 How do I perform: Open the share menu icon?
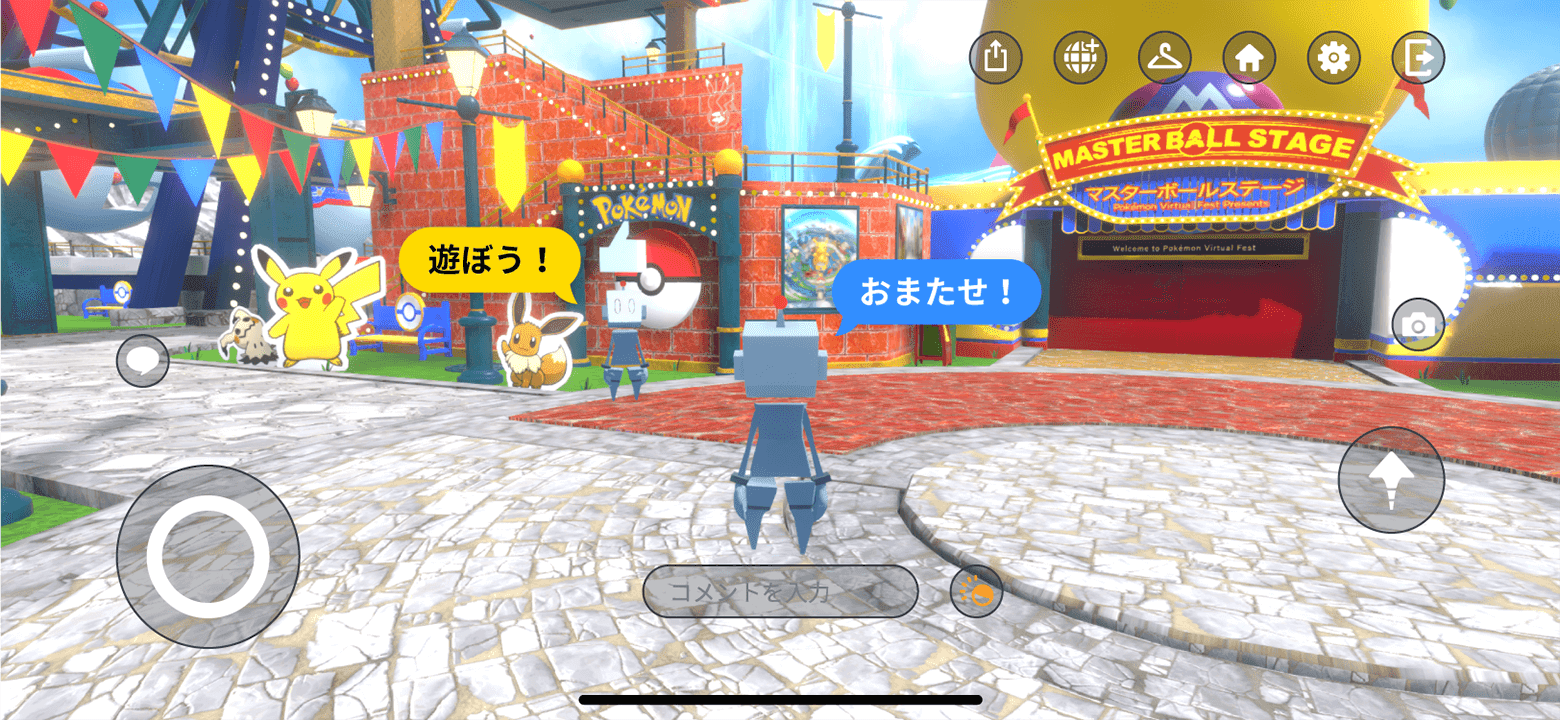996,57
